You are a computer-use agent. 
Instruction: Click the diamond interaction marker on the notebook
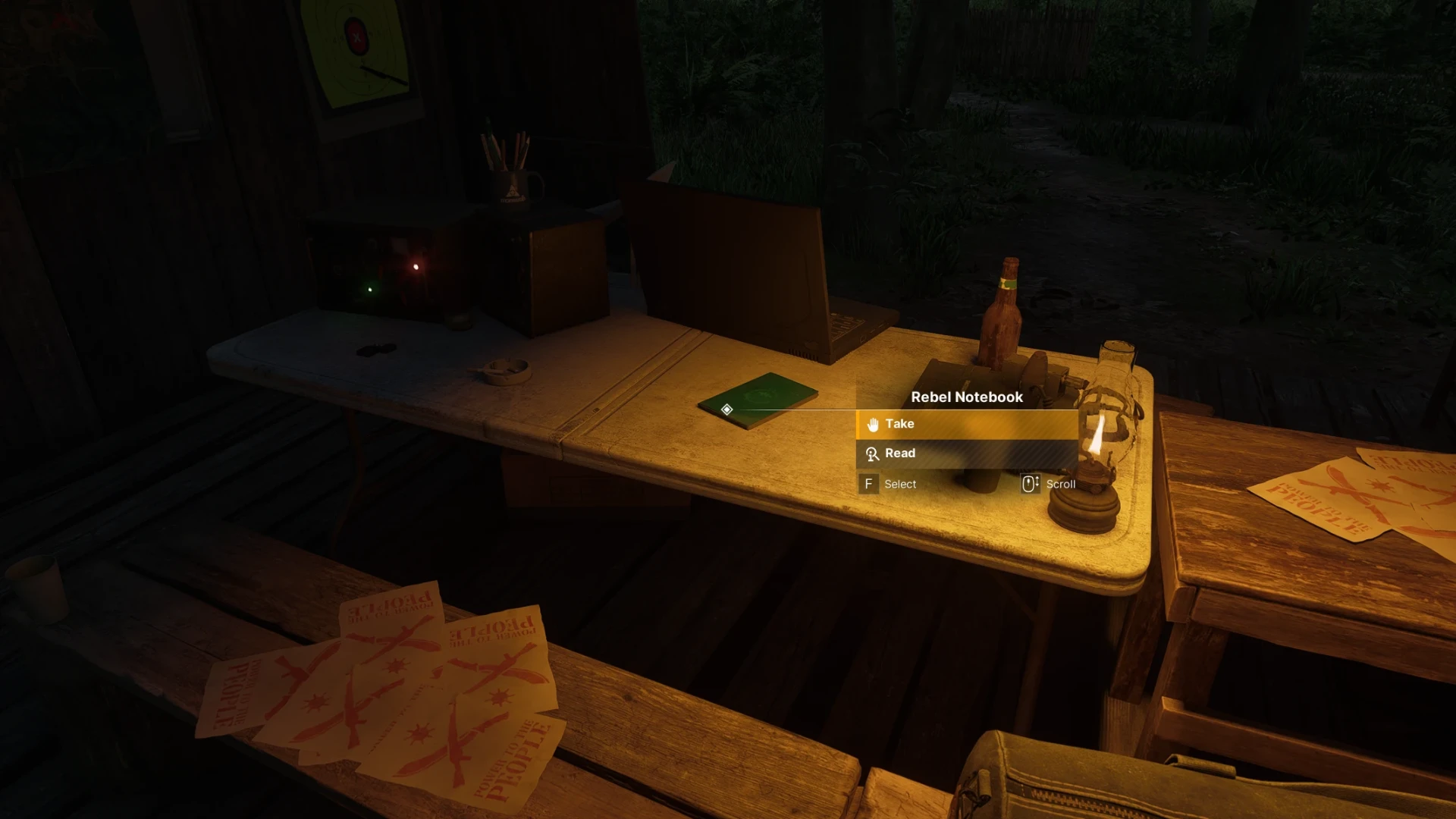[x=726, y=409]
